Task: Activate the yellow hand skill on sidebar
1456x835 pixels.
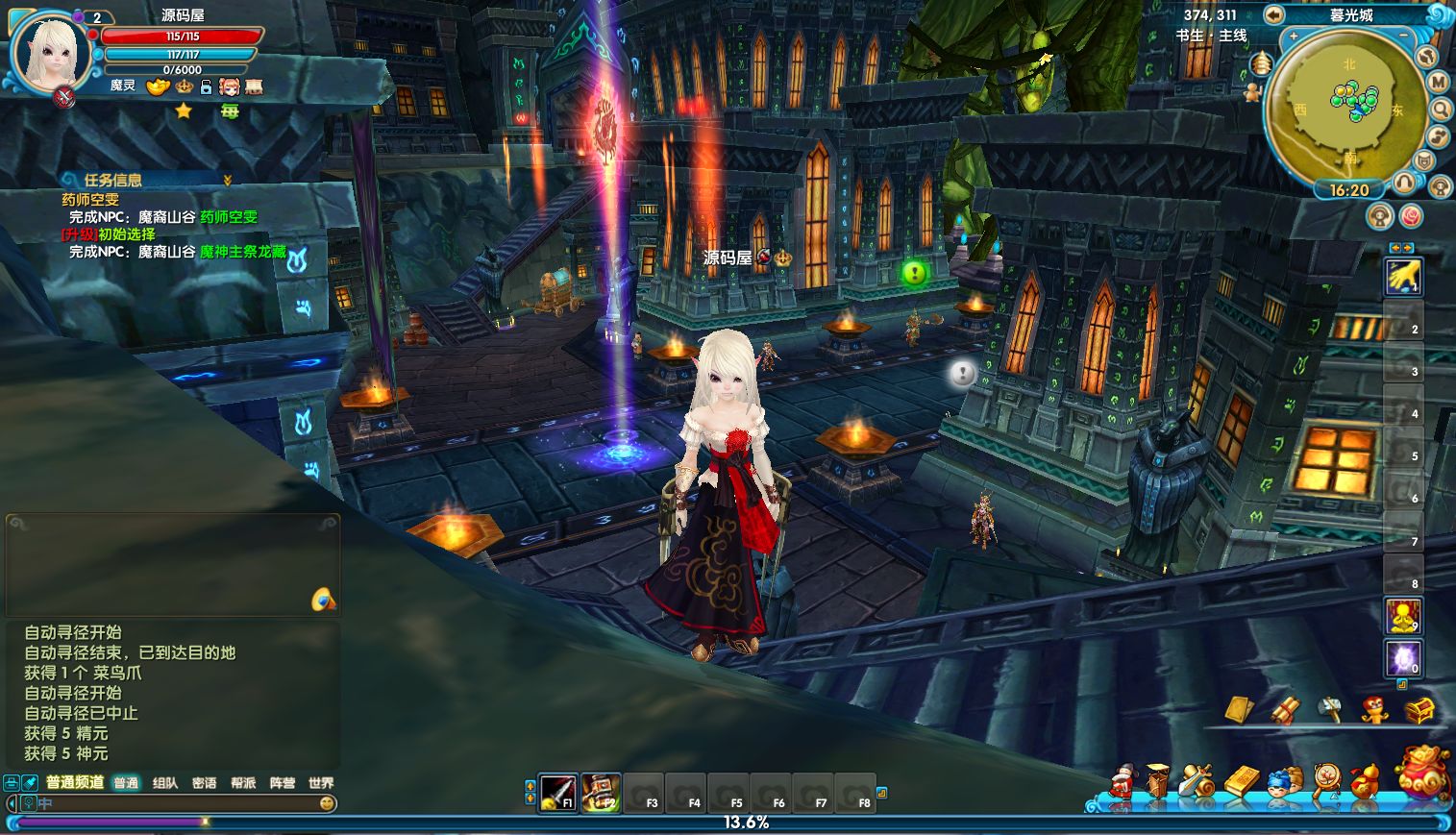Action: [1403, 277]
